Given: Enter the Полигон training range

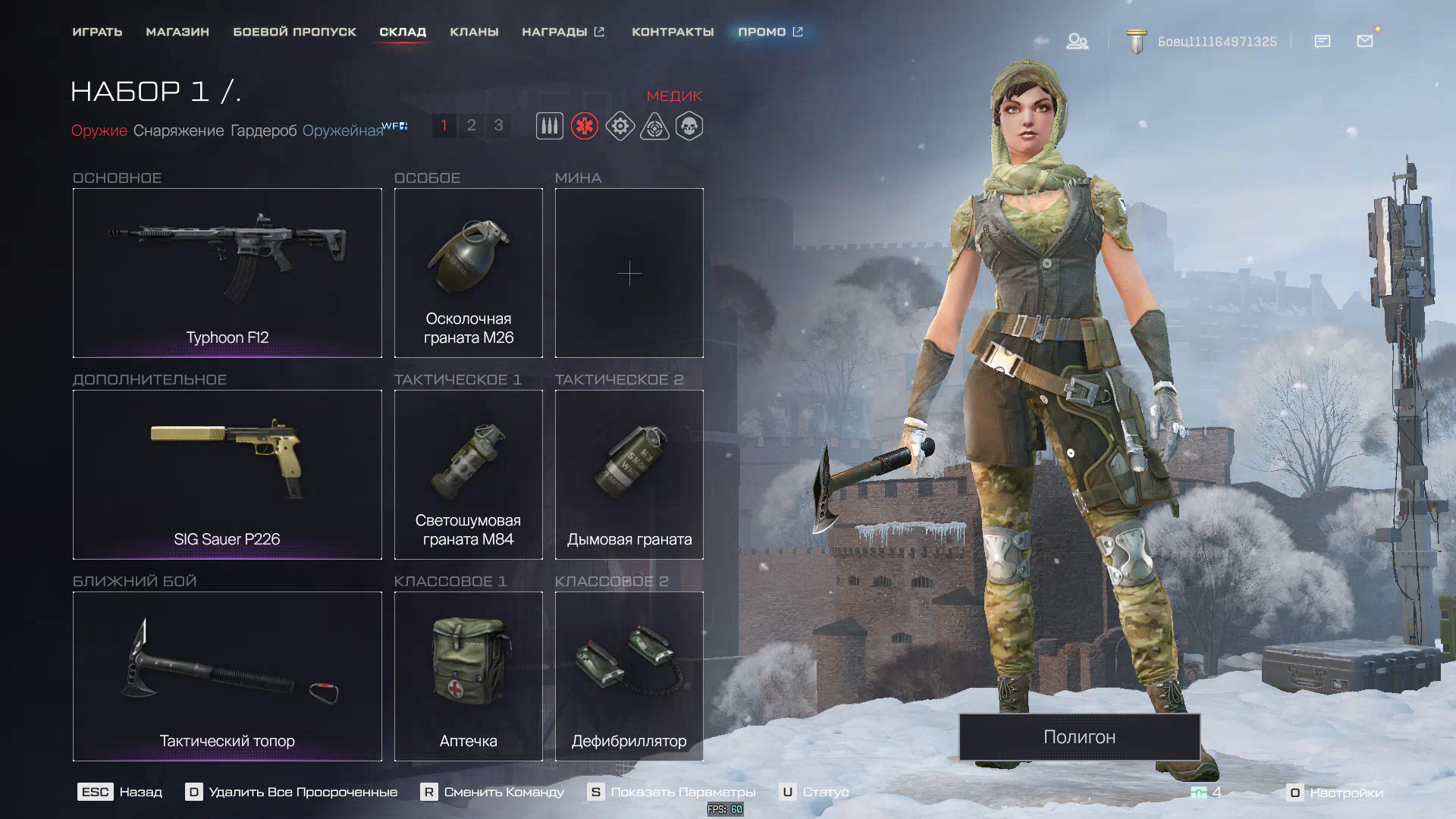Looking at the screenshot, I should tap(1079, 736).
